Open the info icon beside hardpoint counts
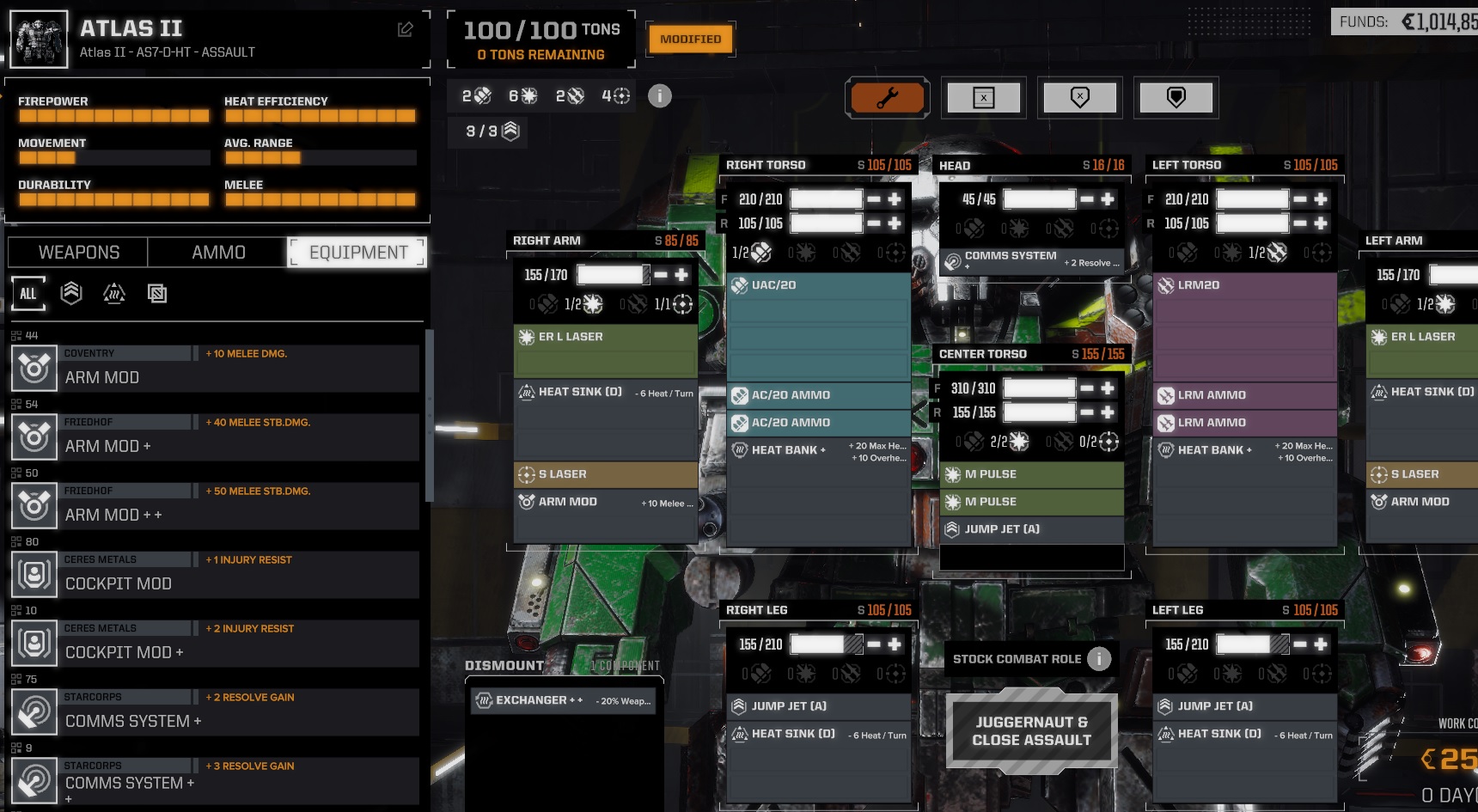This screenshot has height=812, width=1478. [659, 96]
